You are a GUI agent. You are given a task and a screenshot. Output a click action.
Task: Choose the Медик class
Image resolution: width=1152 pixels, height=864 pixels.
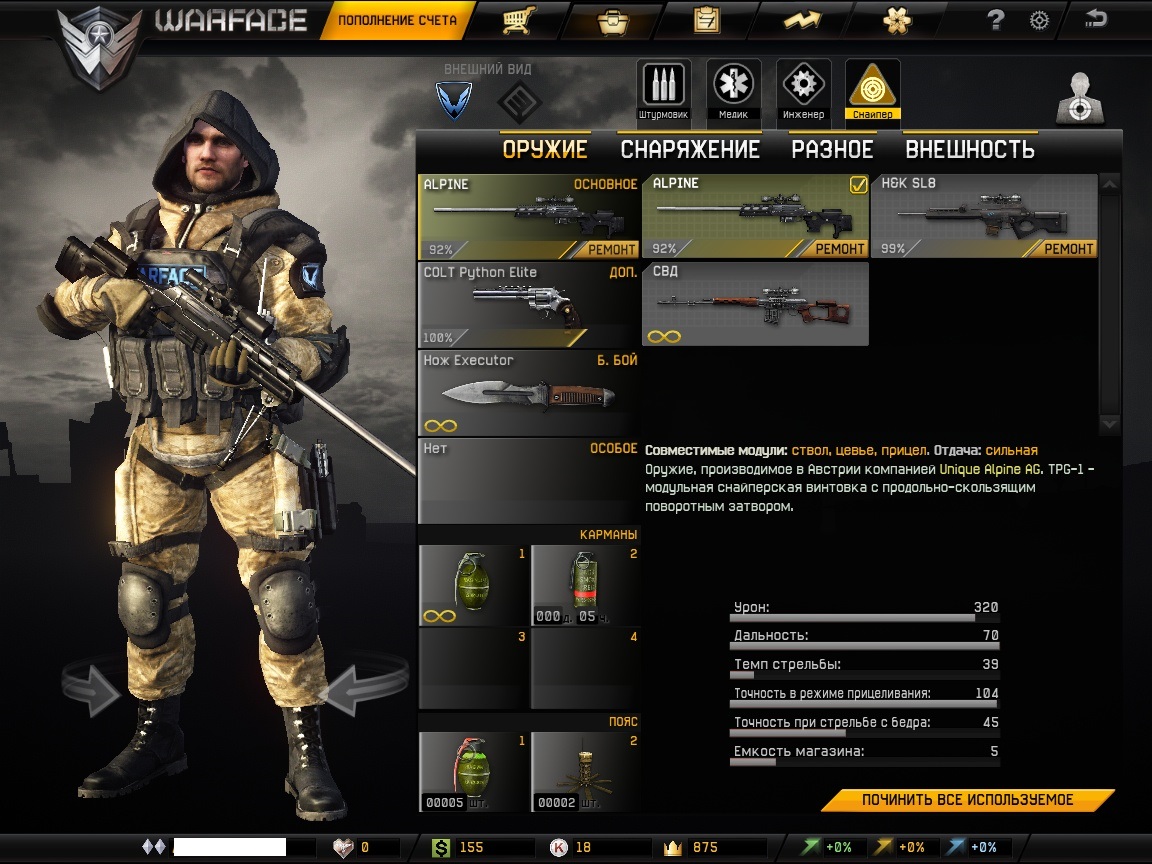pos(733,90)
